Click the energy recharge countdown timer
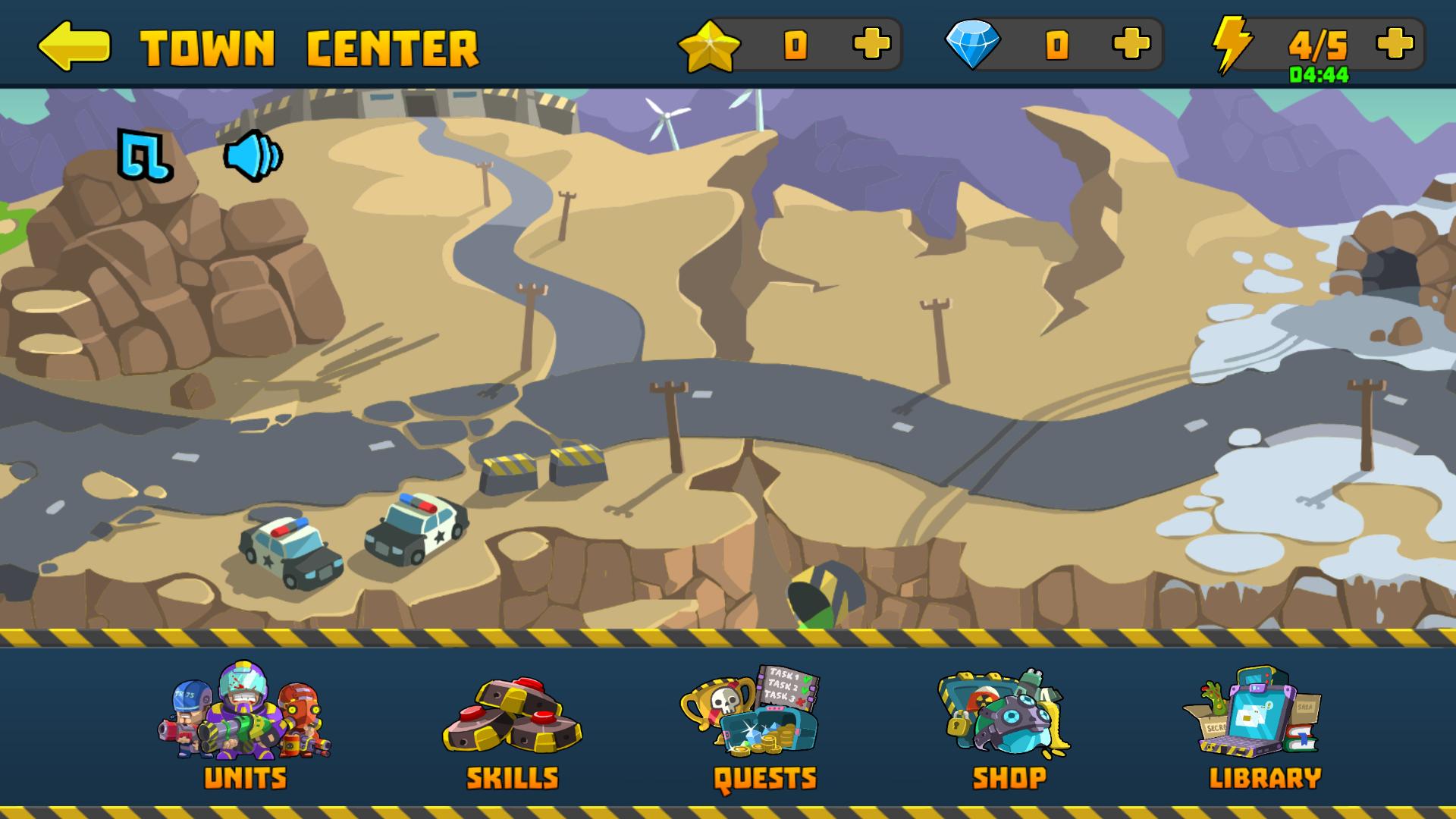 [x=1319, y=74]
